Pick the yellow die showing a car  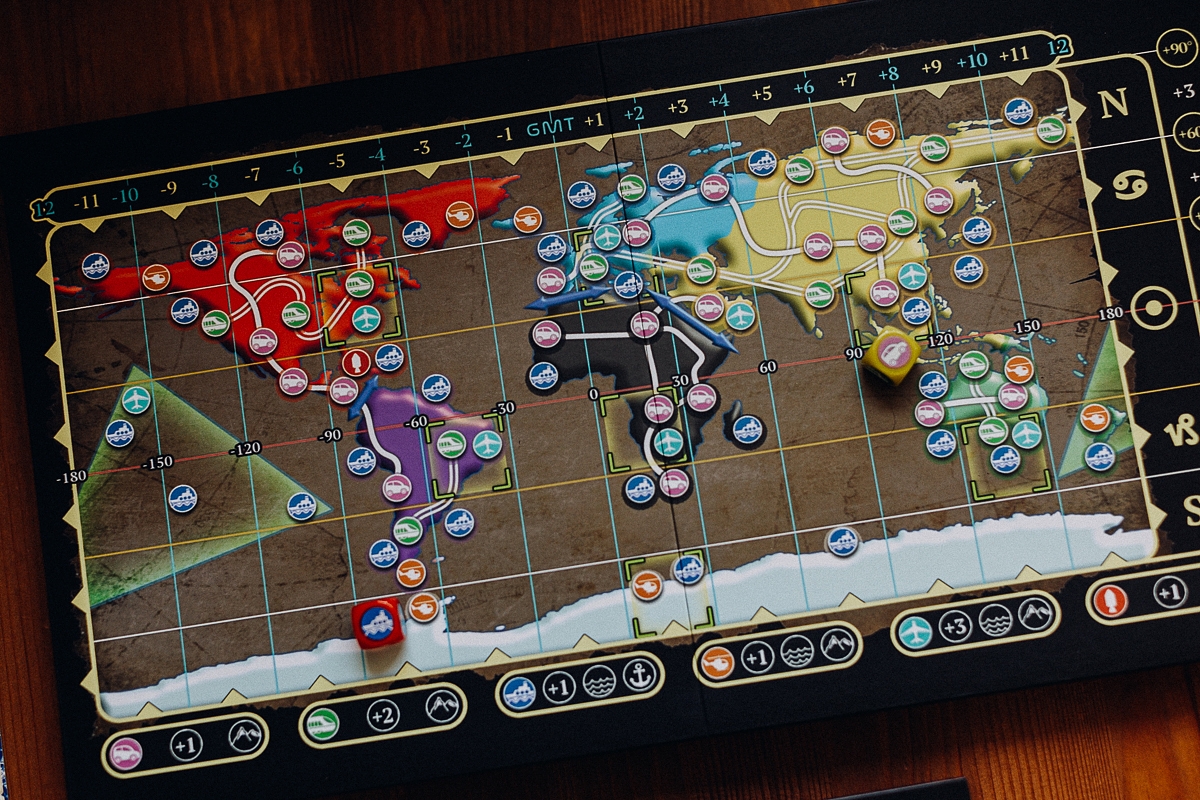pyautogui.click(x=892, y=353)
